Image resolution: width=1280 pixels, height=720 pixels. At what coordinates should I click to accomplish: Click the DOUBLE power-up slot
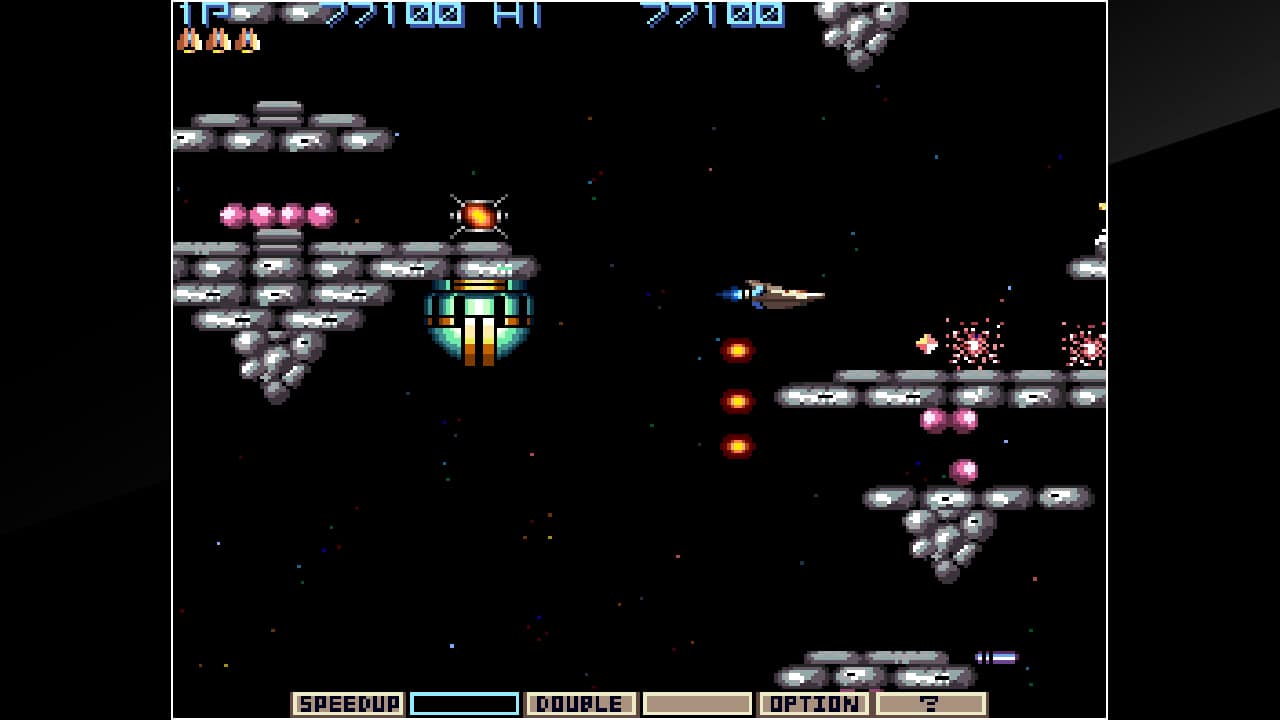pyautogui.click(x=580, y=703)
